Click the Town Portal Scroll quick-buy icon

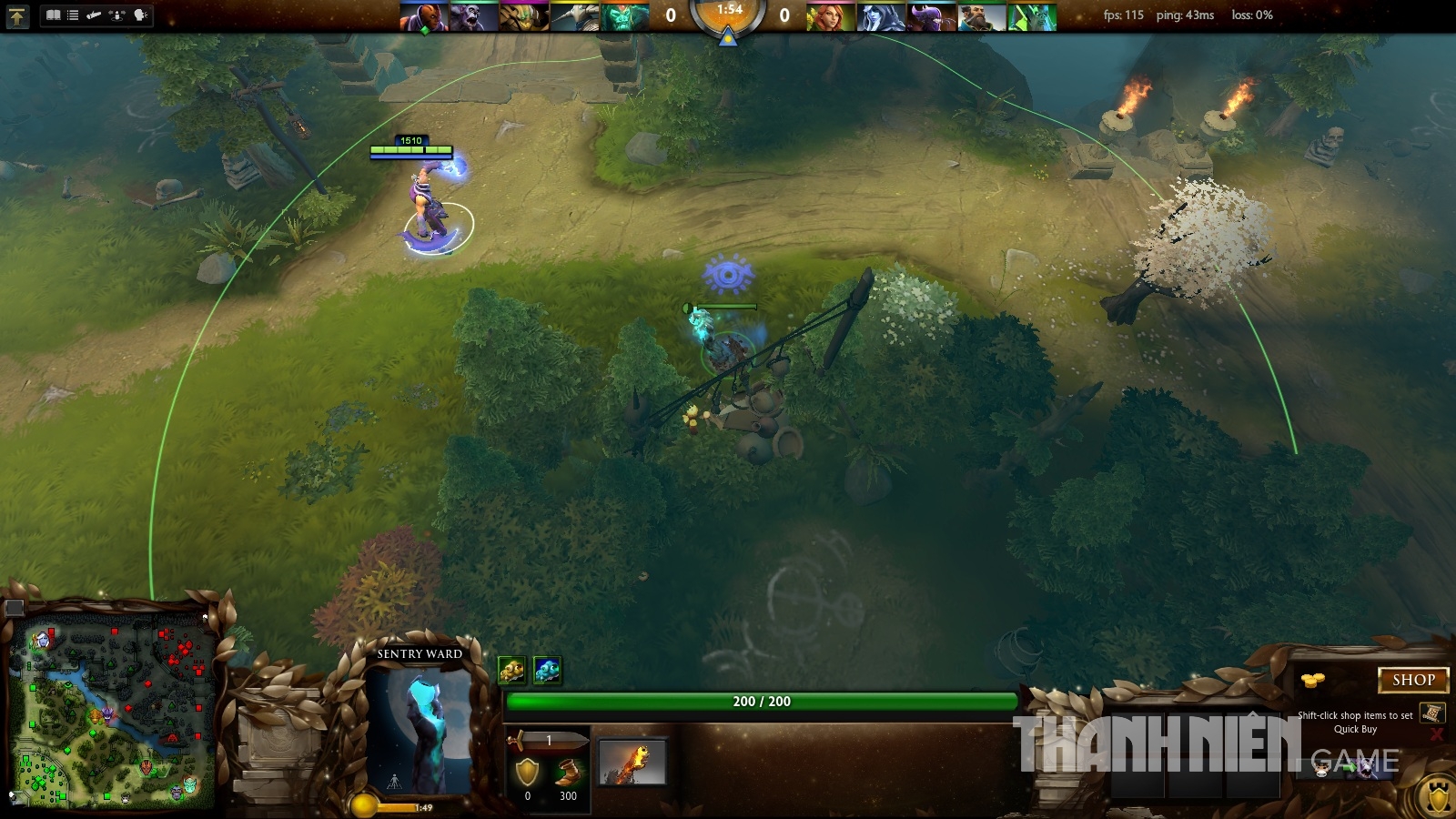point(1433,713)
